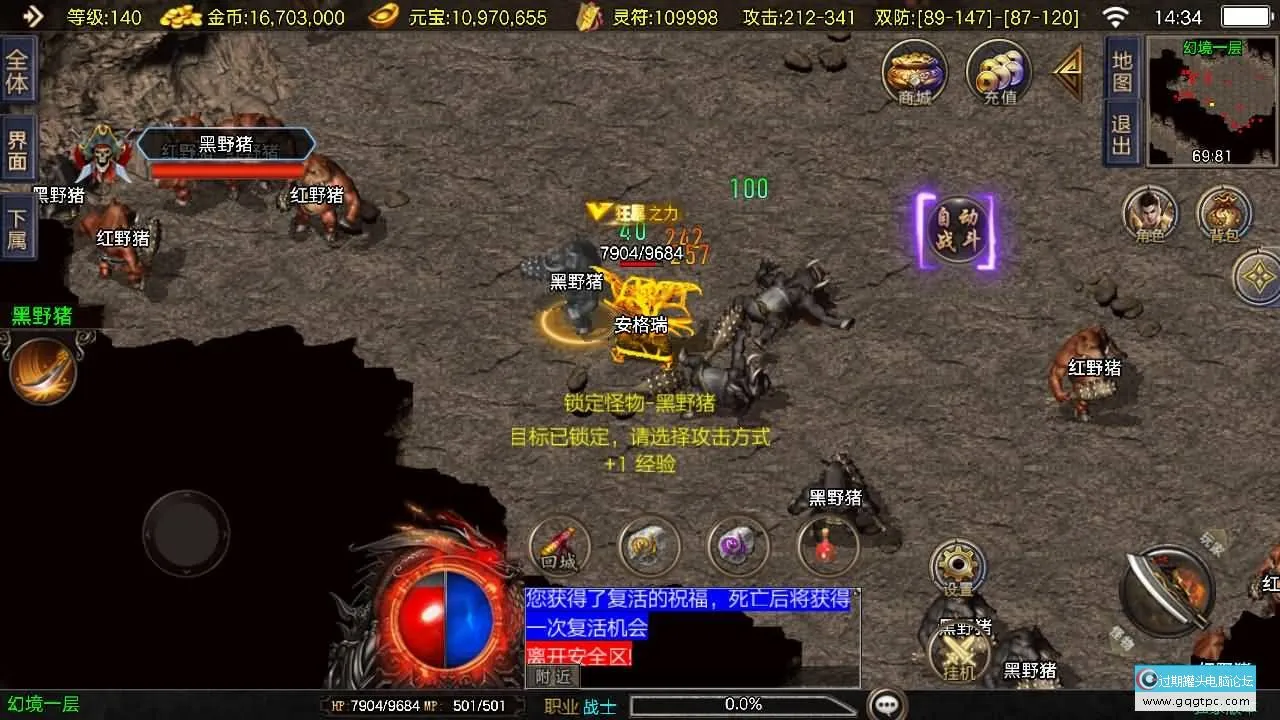Collapse the top menu with the gold arrow
Image resolution: width=1280 pixels, height=720 pixels.
click(1069, 72)
